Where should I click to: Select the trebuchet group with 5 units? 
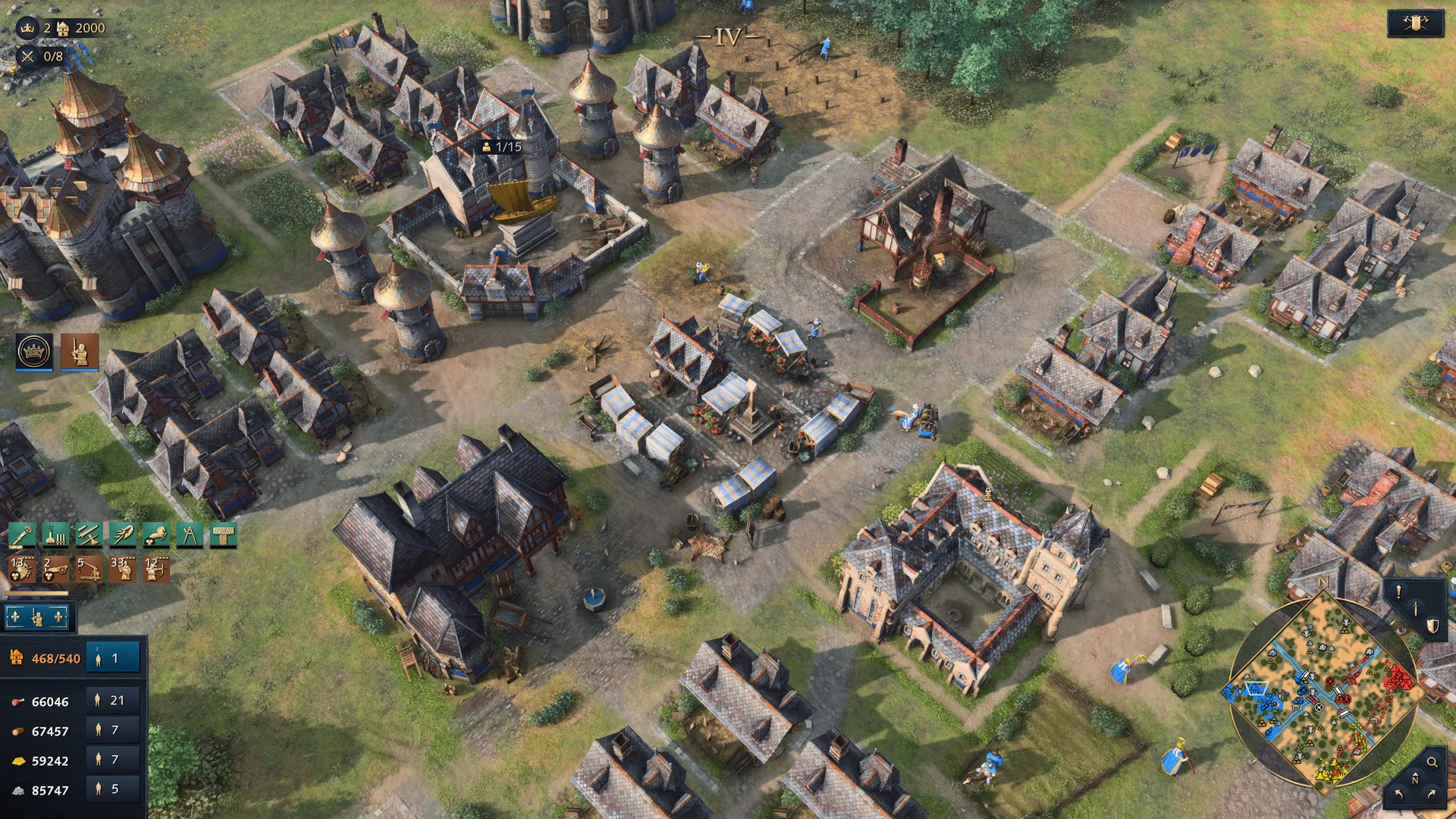(89, 570)
